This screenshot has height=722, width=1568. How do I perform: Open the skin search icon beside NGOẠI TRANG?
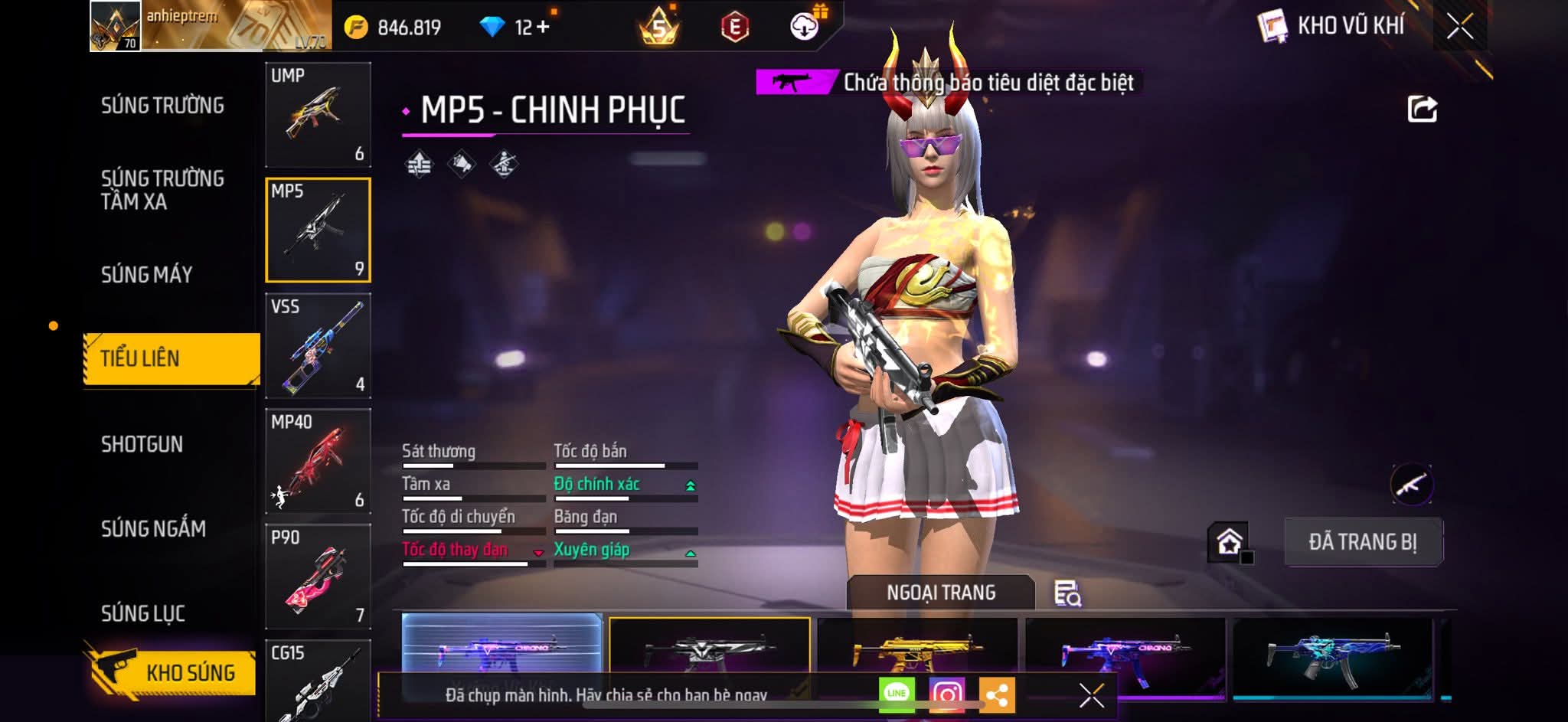[1067, 593]
